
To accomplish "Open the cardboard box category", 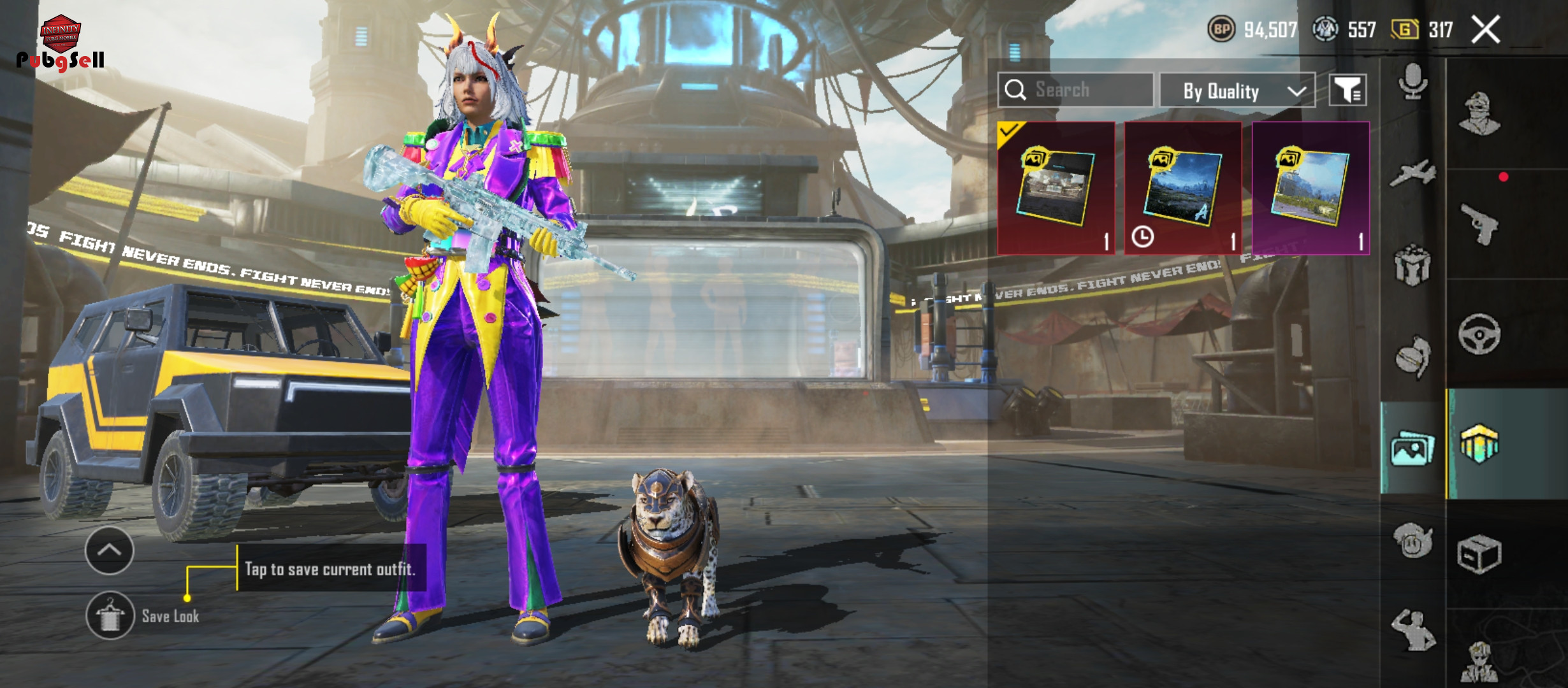I will tap(1479, 554).
